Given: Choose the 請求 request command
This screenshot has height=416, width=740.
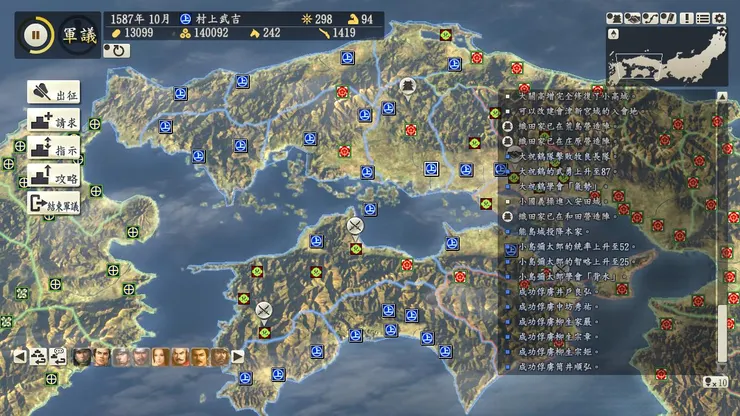Looking at the screenshot, I should (54, 122).
